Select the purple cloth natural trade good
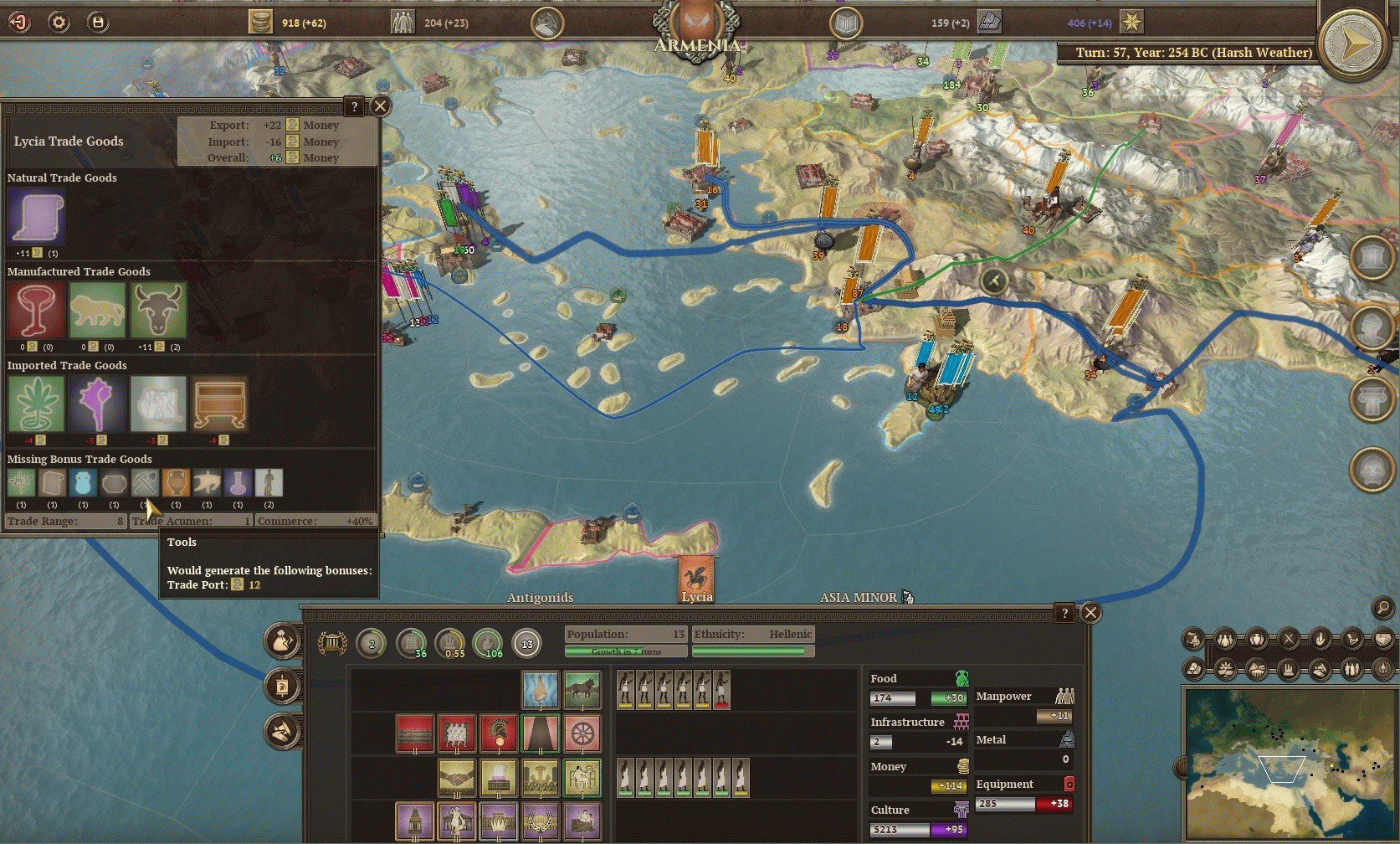1400x844 pixels. click(x=36, y=217)
